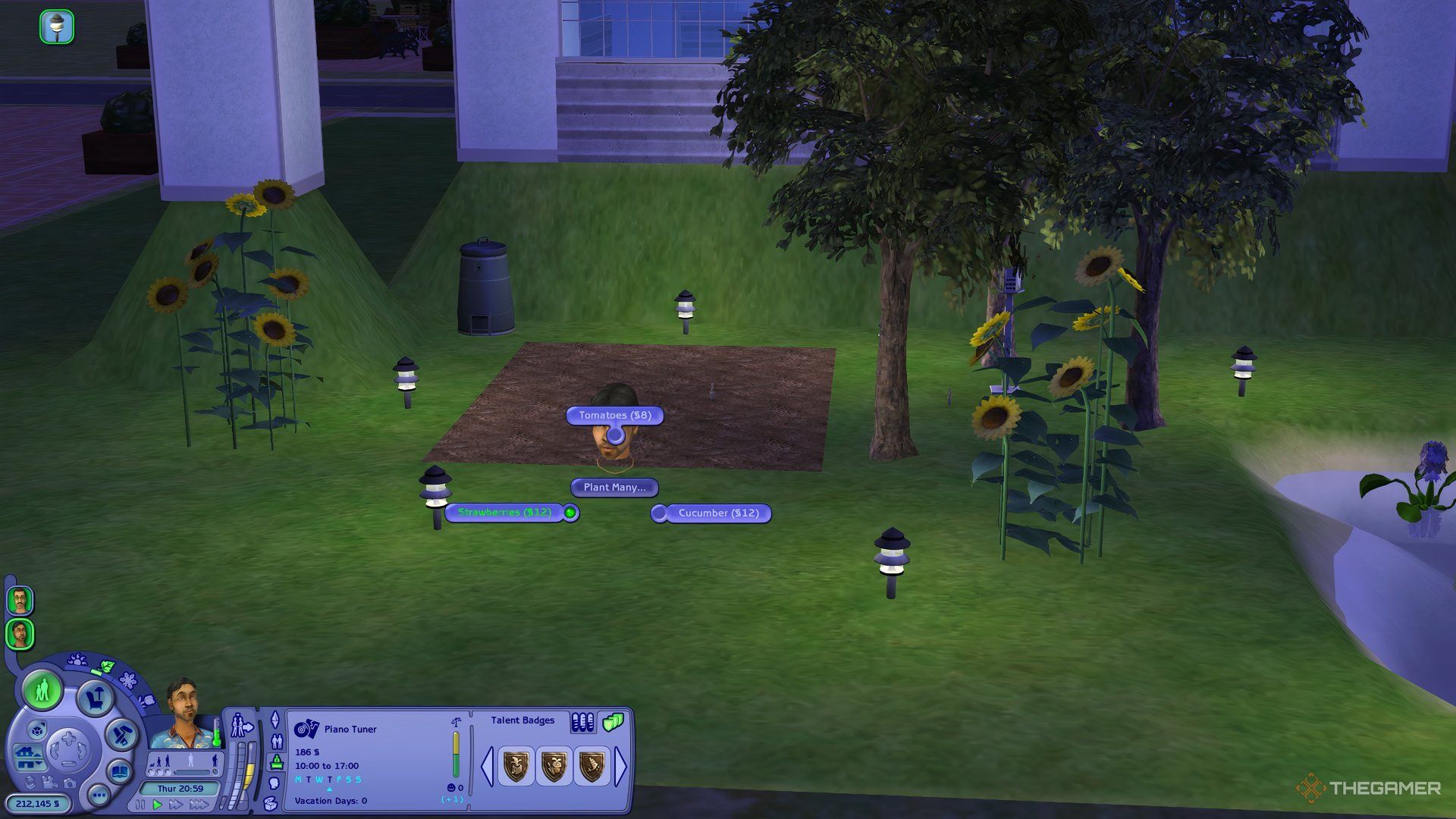The height and width of the screenshot is (819, 1456).
Task: Open the Inventory box panel
Action: pos(271,803)
